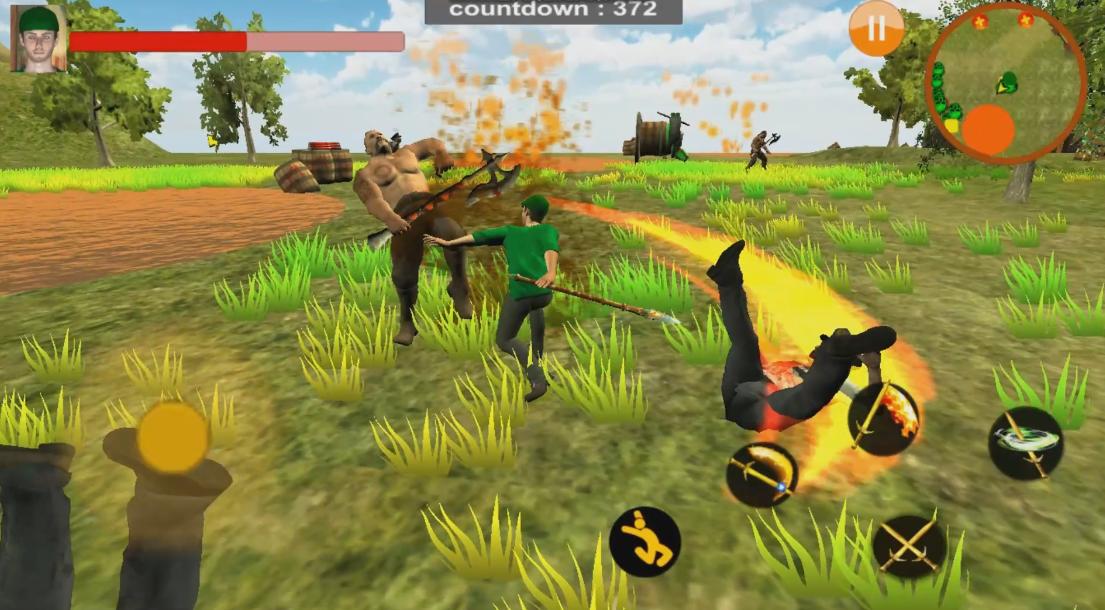The width and height of the screenshot is (1105, 610).
Task: Click the player portrait avatar
Action: tap(39, 39)
